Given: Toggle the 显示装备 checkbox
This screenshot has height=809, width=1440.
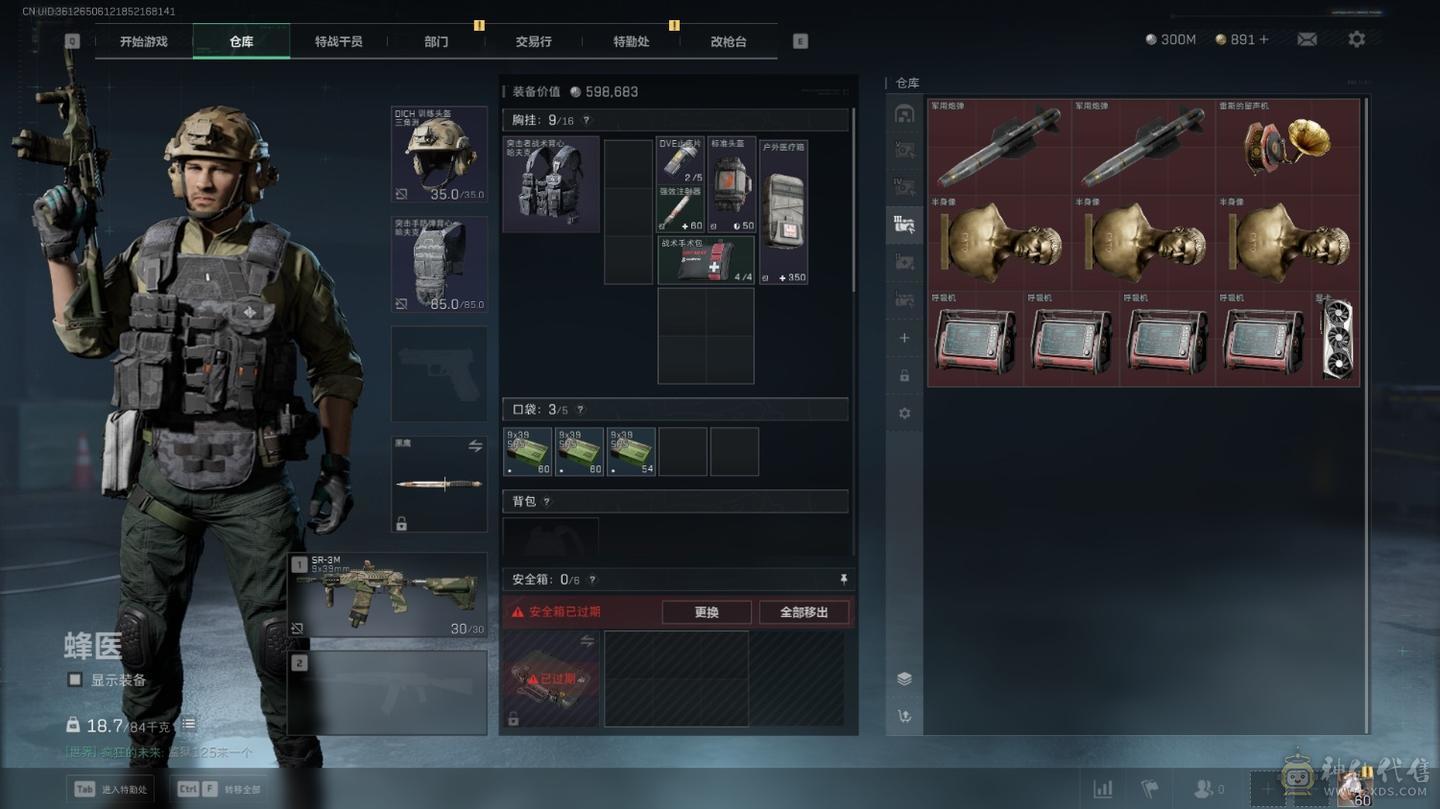Looking at the screenshot, I should [x=75, y=680].
